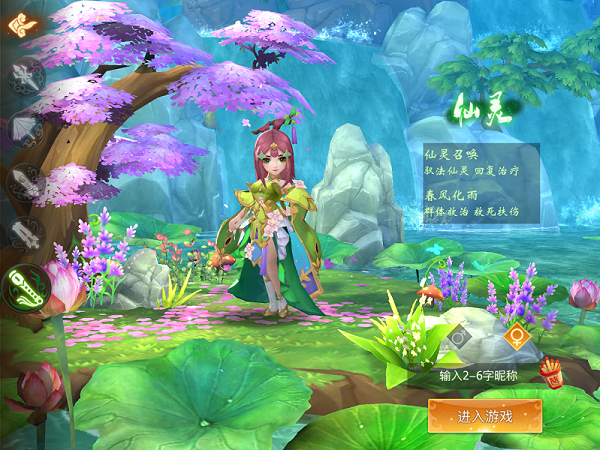Generate a random name with the fortune-sticks icon

(x=551, y=374)
